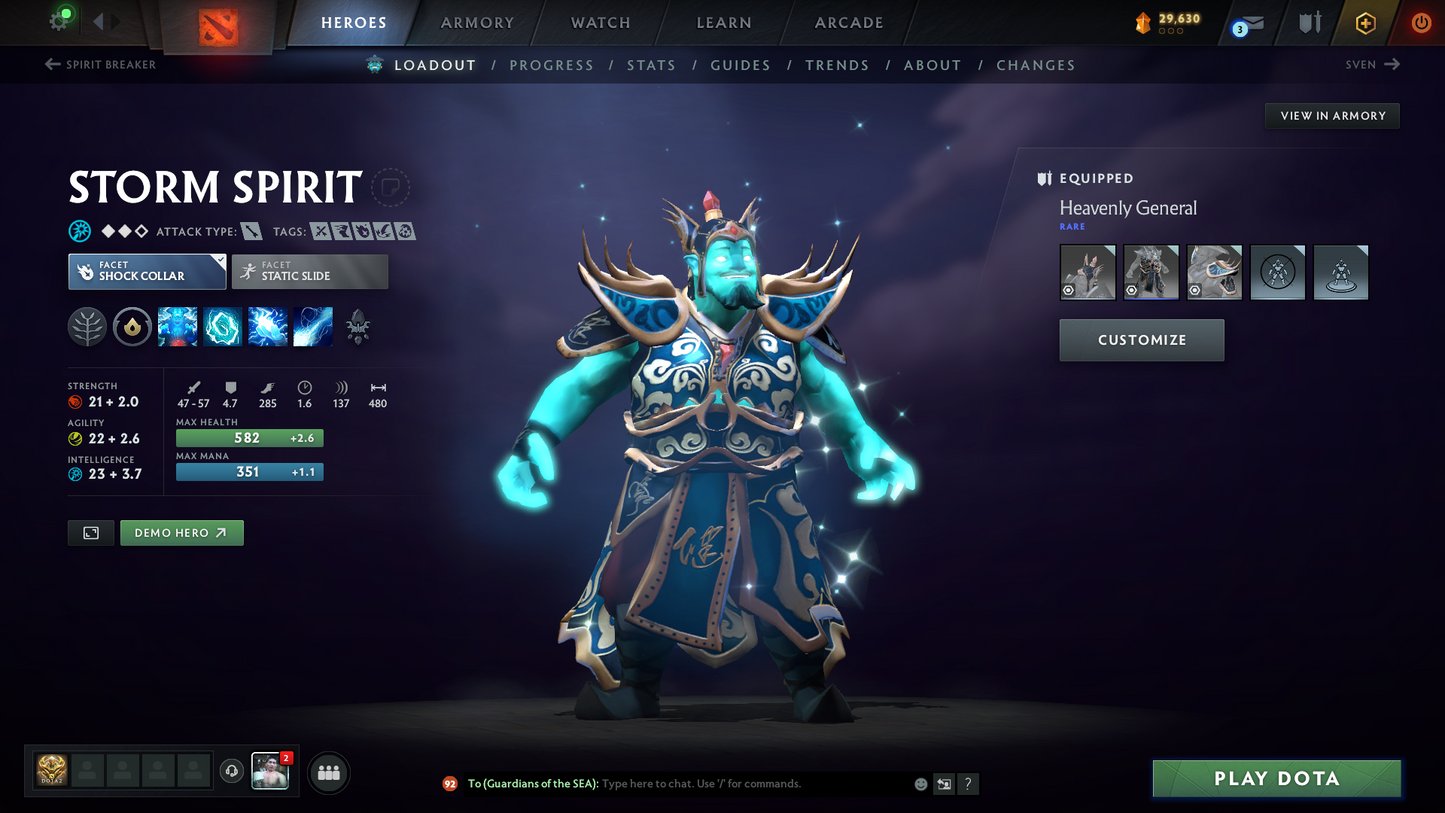Select the Shock Collar facet
Image resolution: width=1445 pixels, height=813 pixels.
point(146,271)
